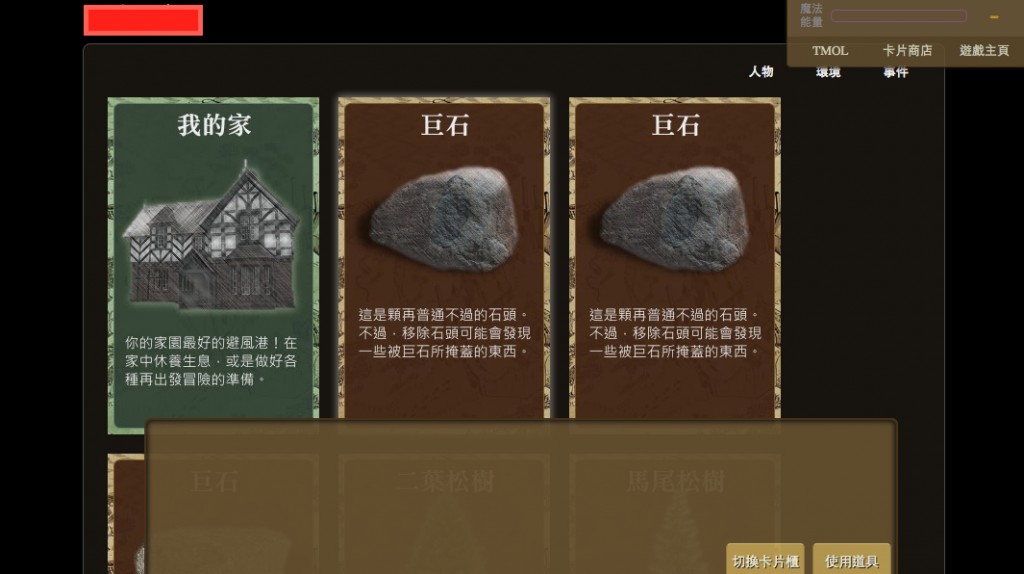
Task: Activate the 使用道具 button
Action: (852, 561)
